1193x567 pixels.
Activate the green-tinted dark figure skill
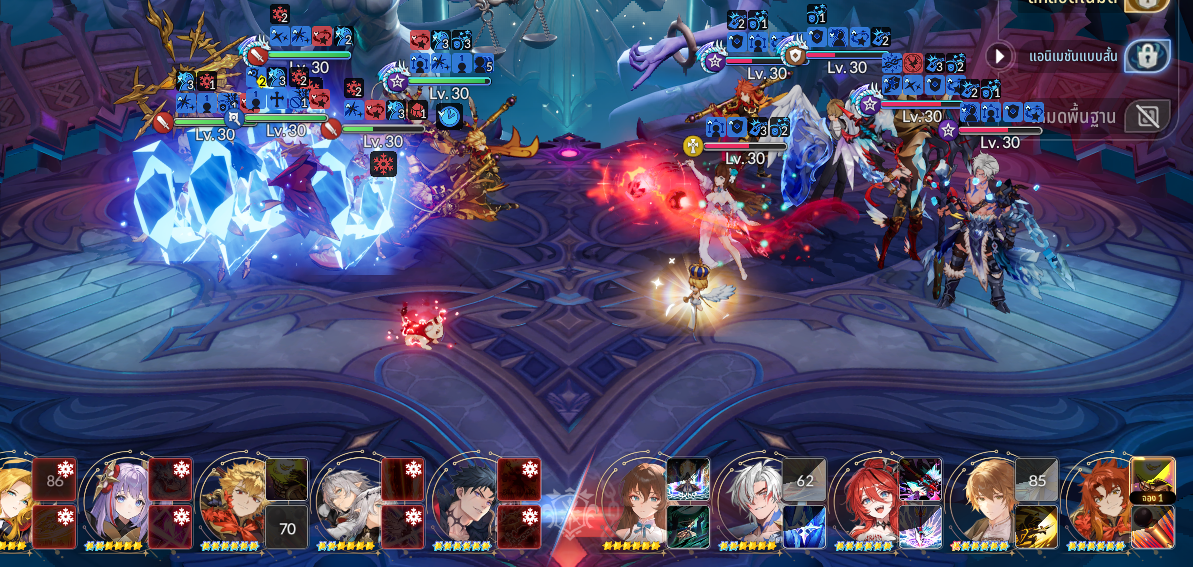pyautogui.click(x=688, y=527)
